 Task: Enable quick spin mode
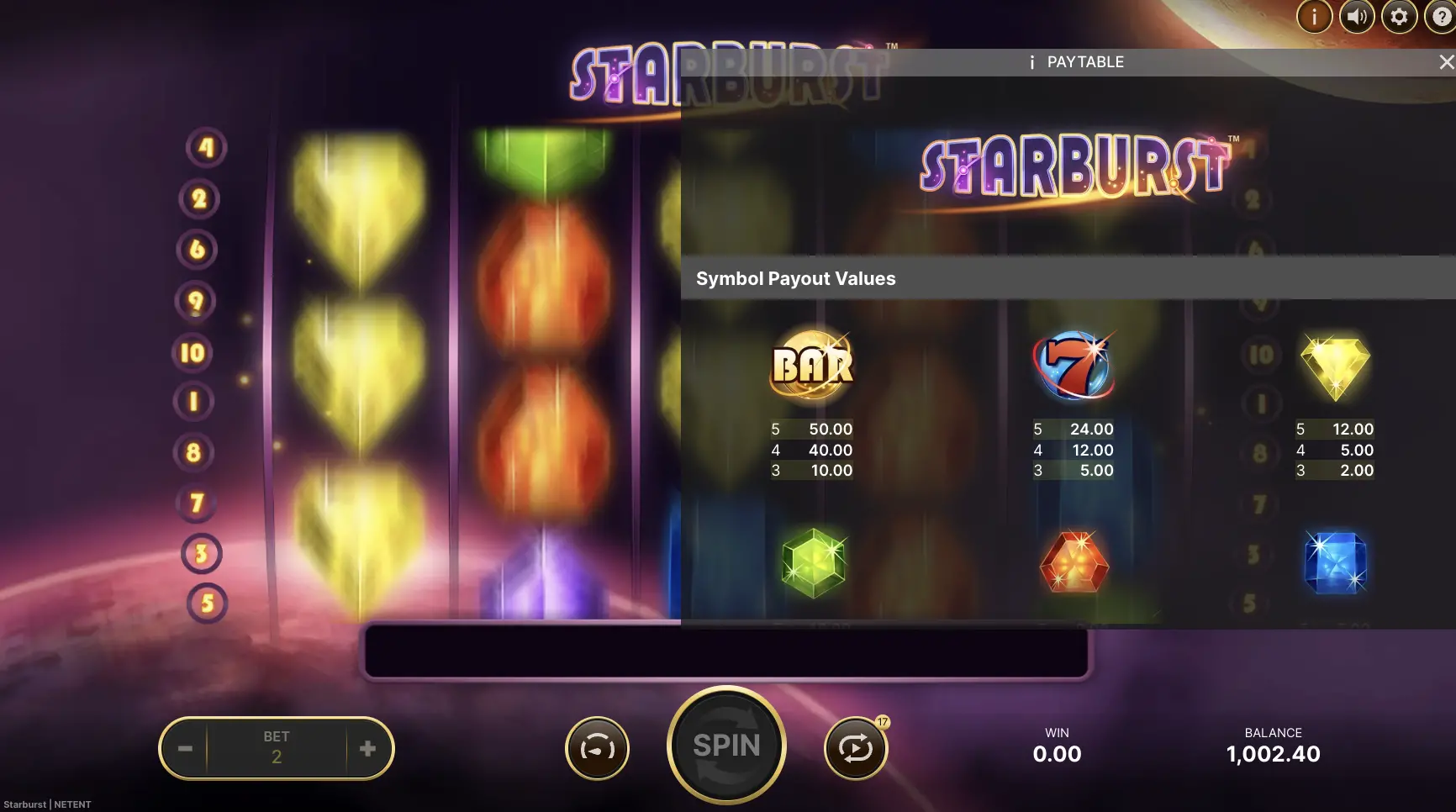(x=597, y=746)
